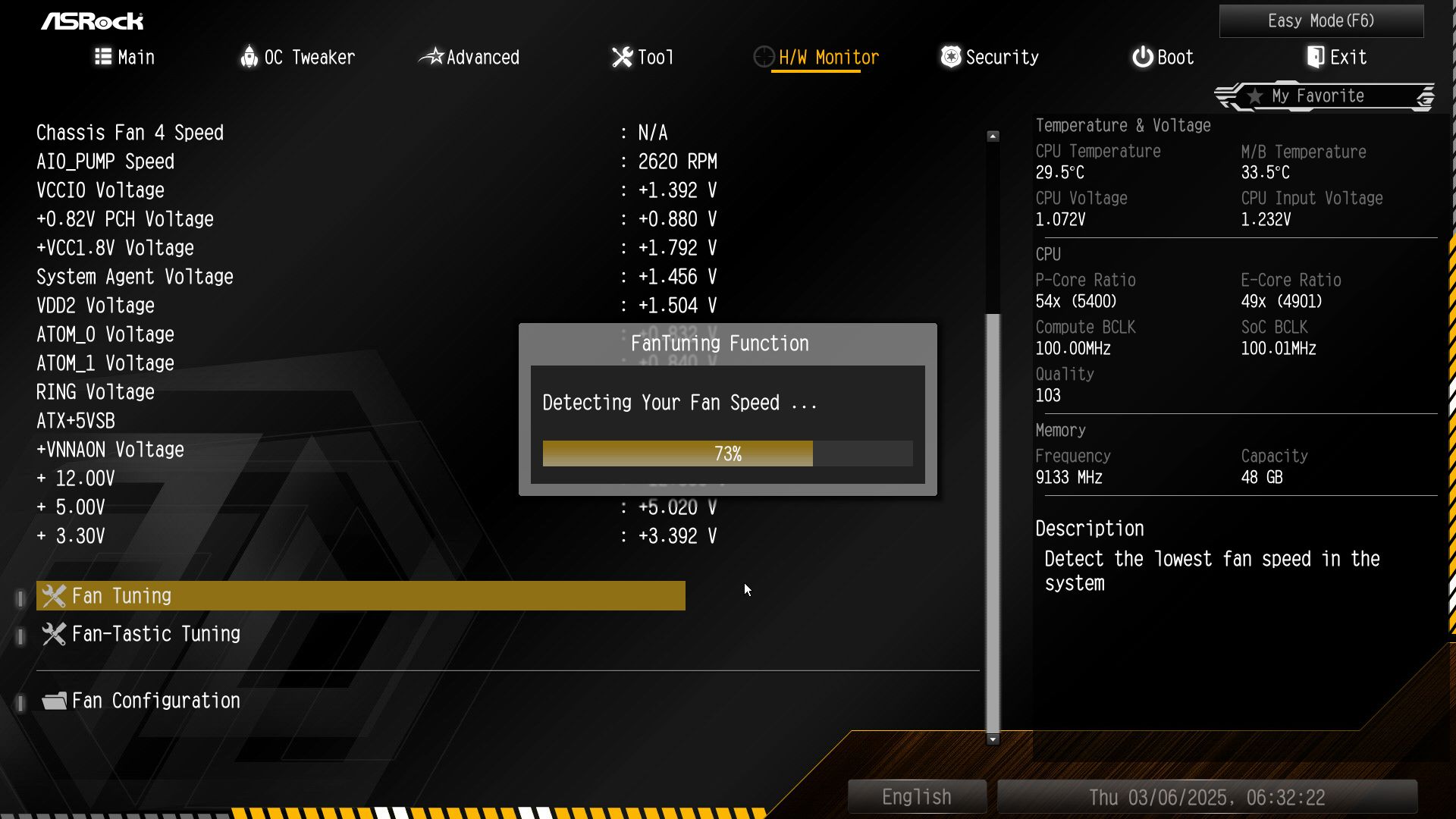
Task: Launch Fan-Tastic Tuning
Action: coord(155,634)
